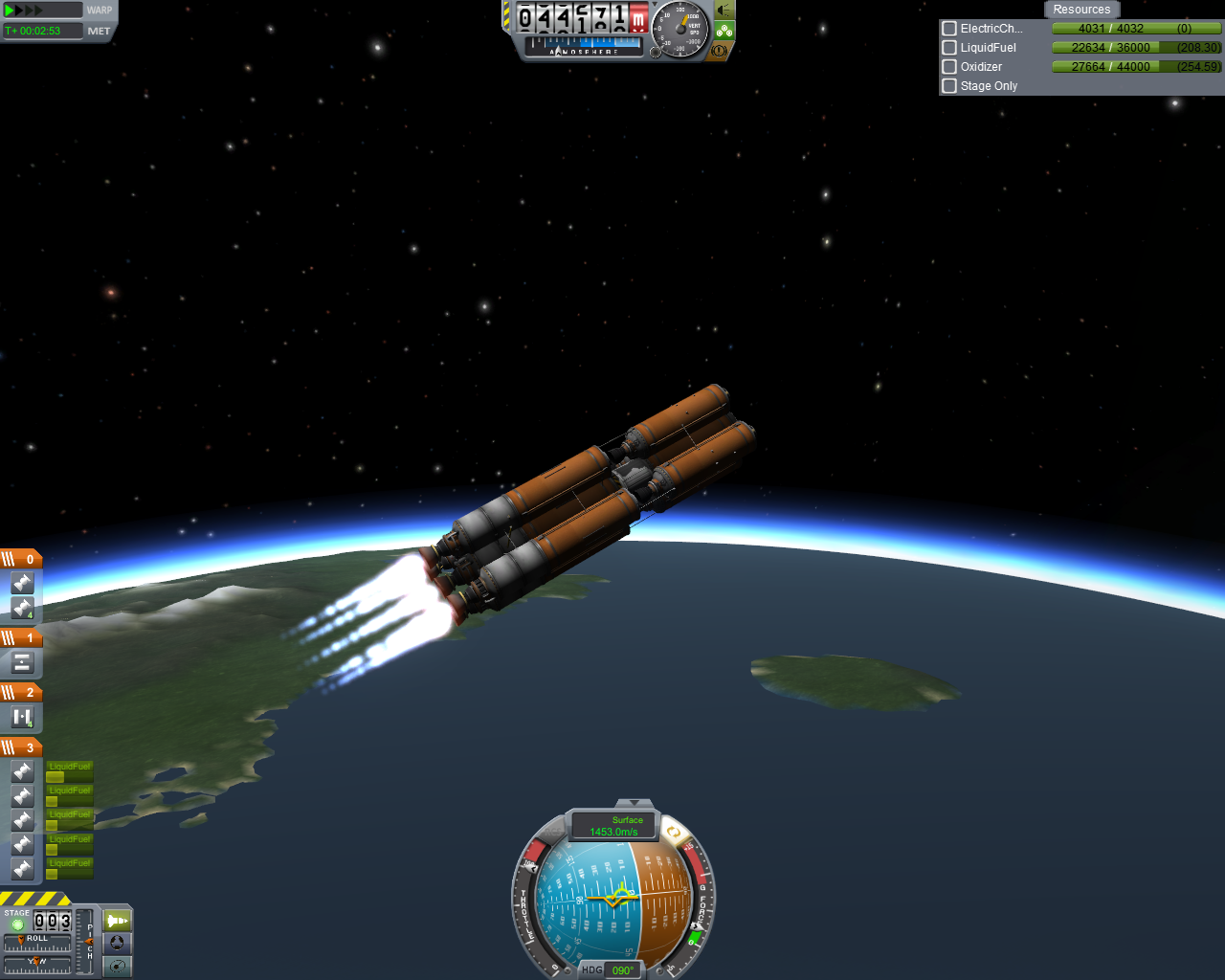1225x980 pixels.
Task: Toggle the MET mission clock label
Action: pos(99,31)
